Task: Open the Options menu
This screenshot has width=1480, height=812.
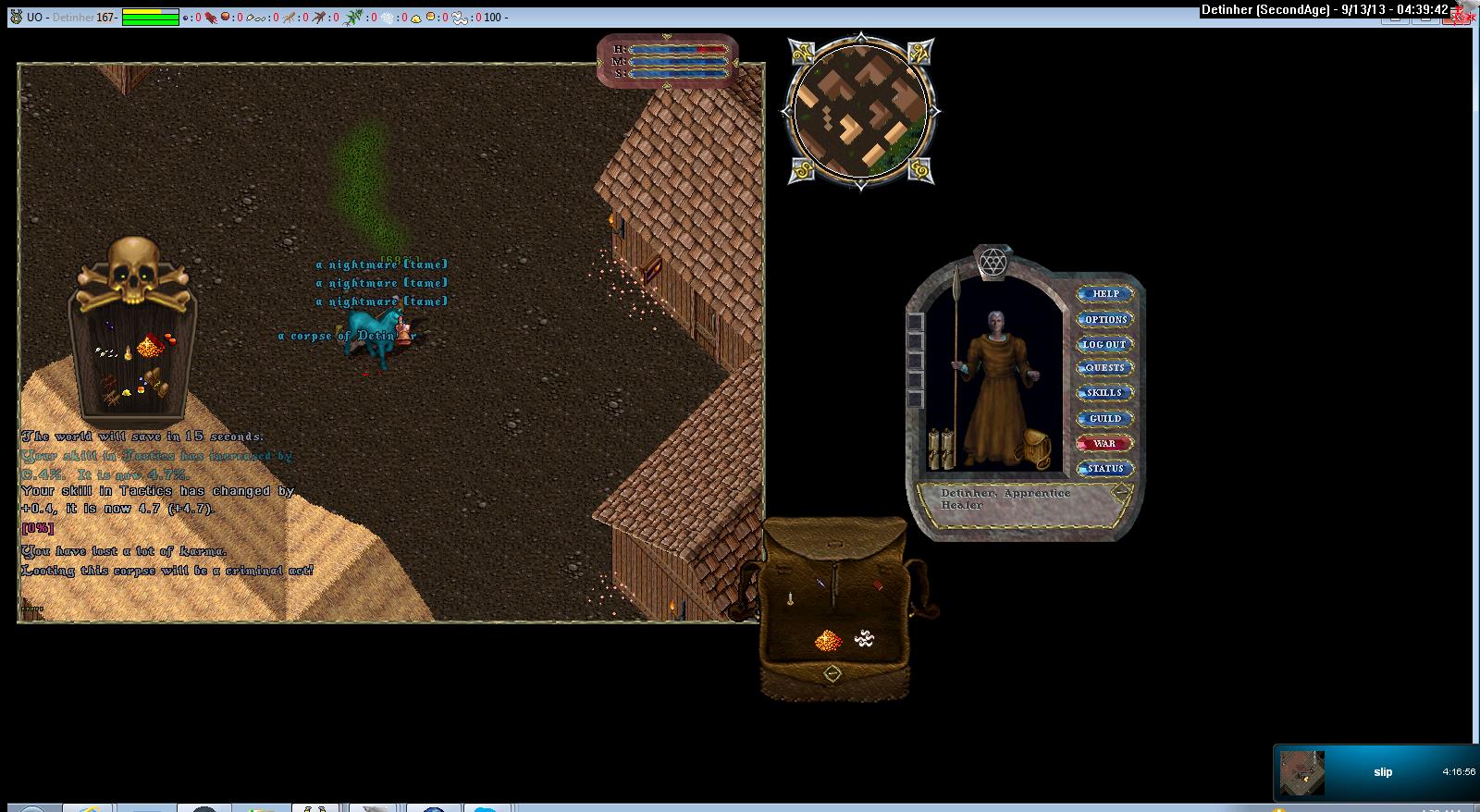Action: coord(1105,319)
